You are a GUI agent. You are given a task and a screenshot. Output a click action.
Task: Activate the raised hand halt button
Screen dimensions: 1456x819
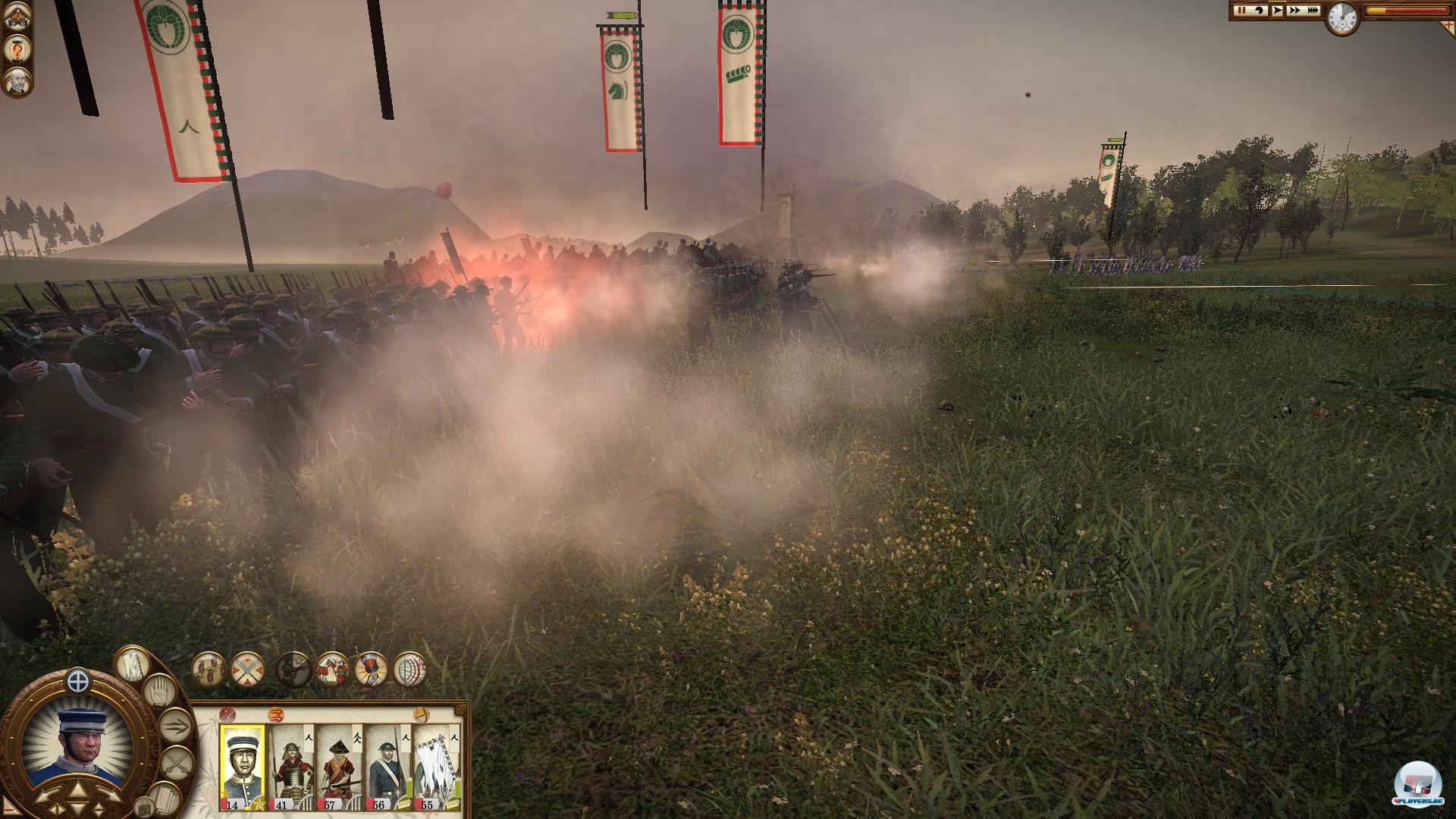[x=159, y=692]
